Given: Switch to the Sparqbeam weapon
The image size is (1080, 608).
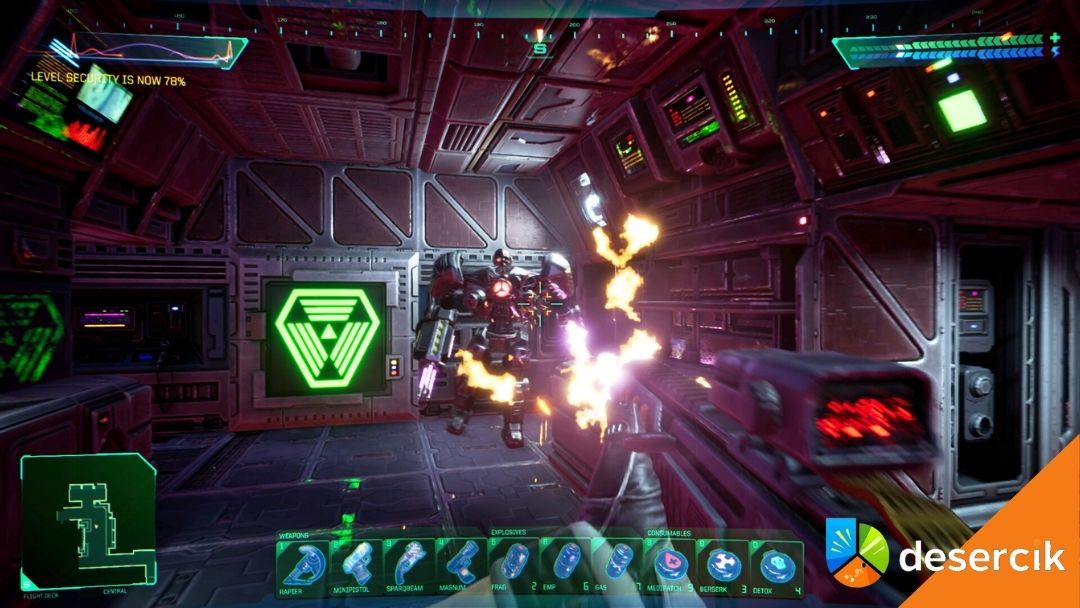Looking at the screenshot, I should tap(408, 565).
